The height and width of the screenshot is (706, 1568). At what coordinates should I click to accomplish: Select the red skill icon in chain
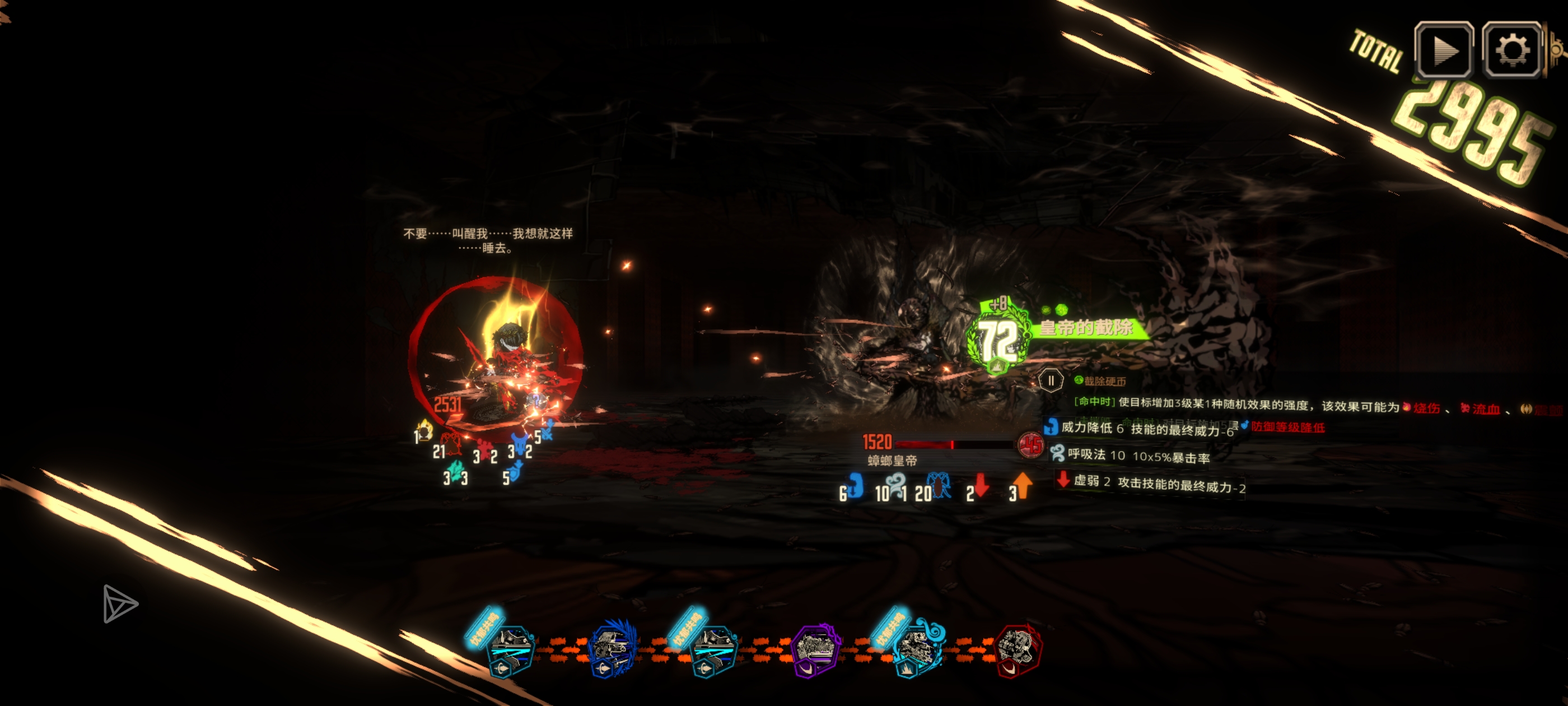(x=1018, y=651)
